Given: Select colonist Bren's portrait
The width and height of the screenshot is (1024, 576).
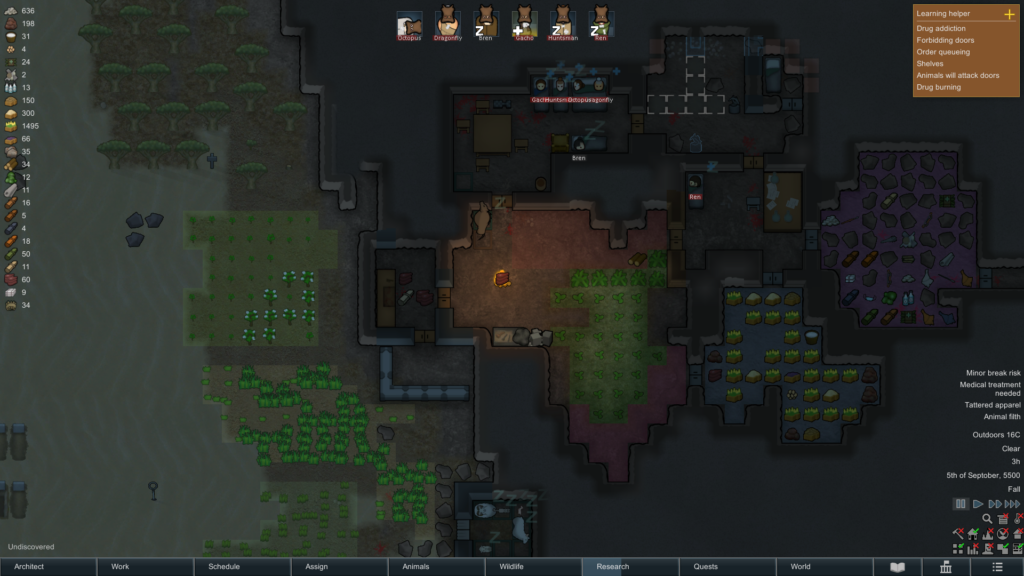Looking at the screenshot, I should click(x=486, y=22).
